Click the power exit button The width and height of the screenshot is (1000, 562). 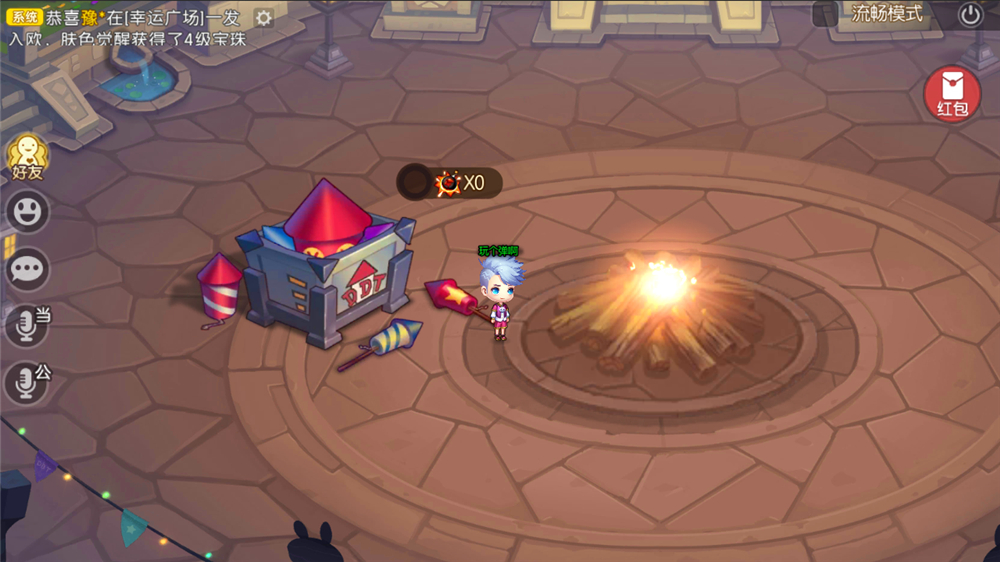click(970, 14)
